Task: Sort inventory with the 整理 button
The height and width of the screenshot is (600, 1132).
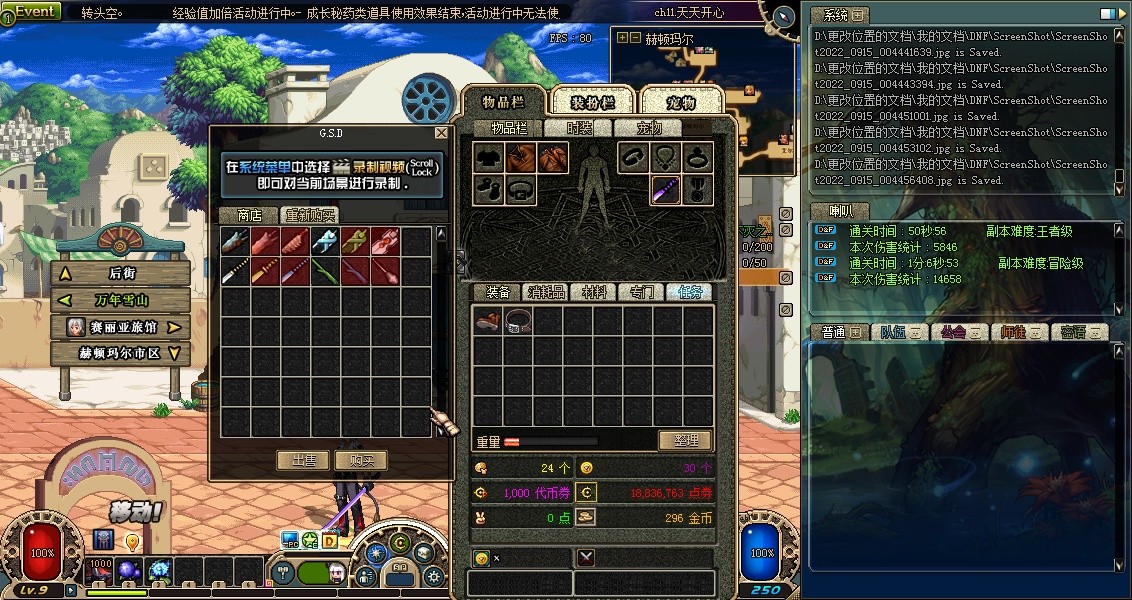Action: point(685,440)
